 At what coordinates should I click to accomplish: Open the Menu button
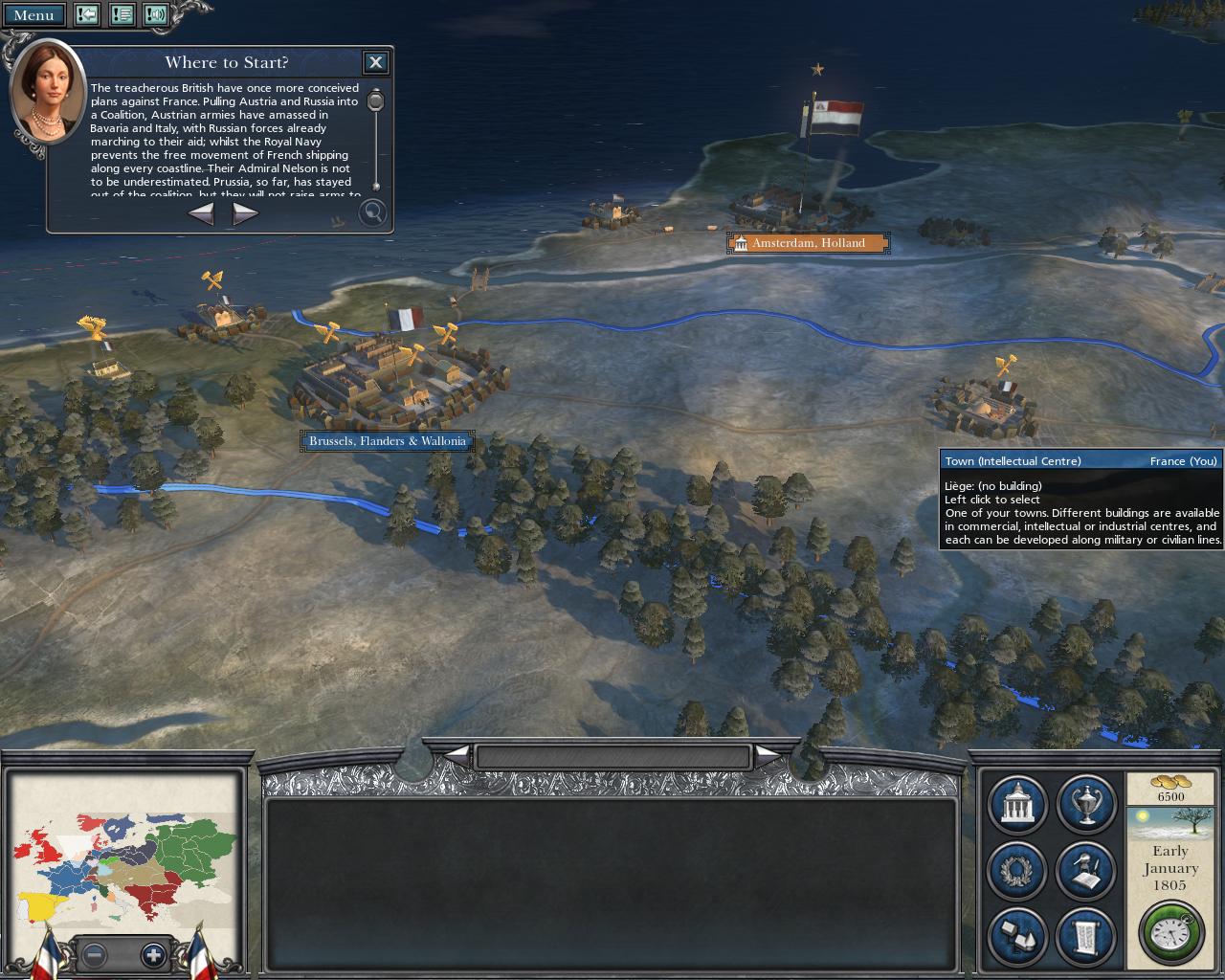tap(33, 14)
